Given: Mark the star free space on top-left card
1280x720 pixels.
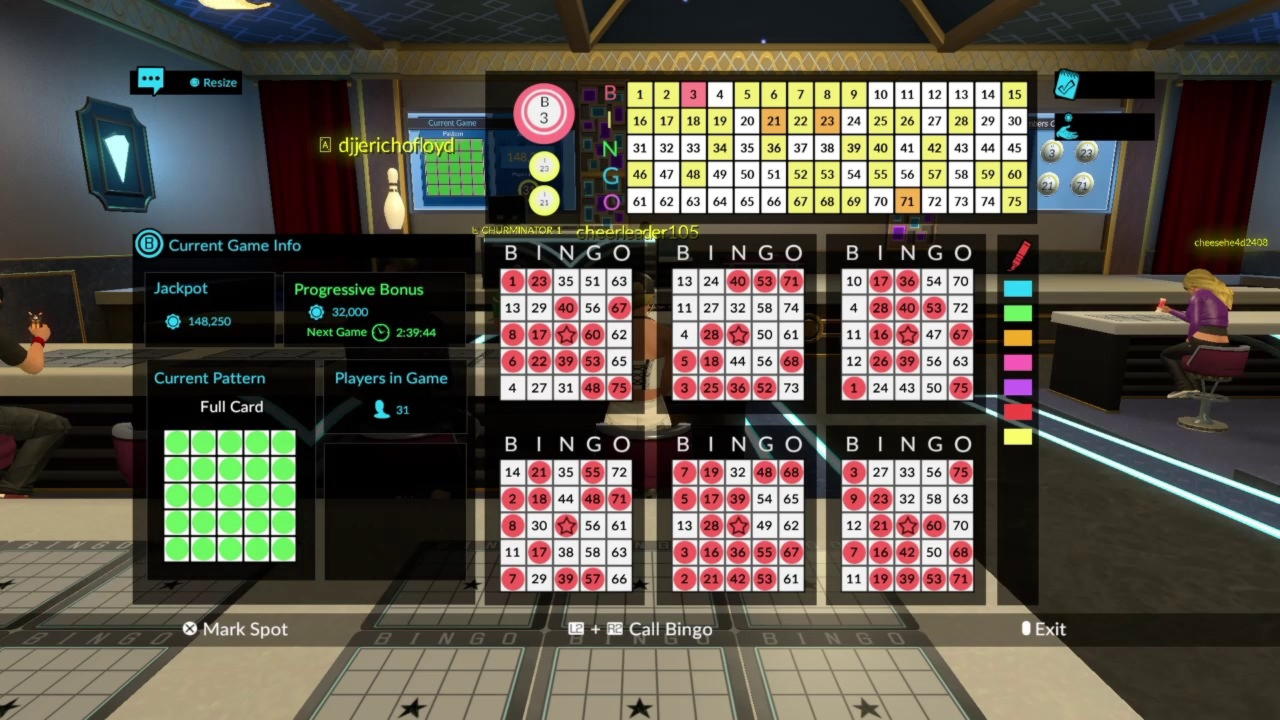Looking at the screenshot, I should pyautogui.click(x=567, y=334).
